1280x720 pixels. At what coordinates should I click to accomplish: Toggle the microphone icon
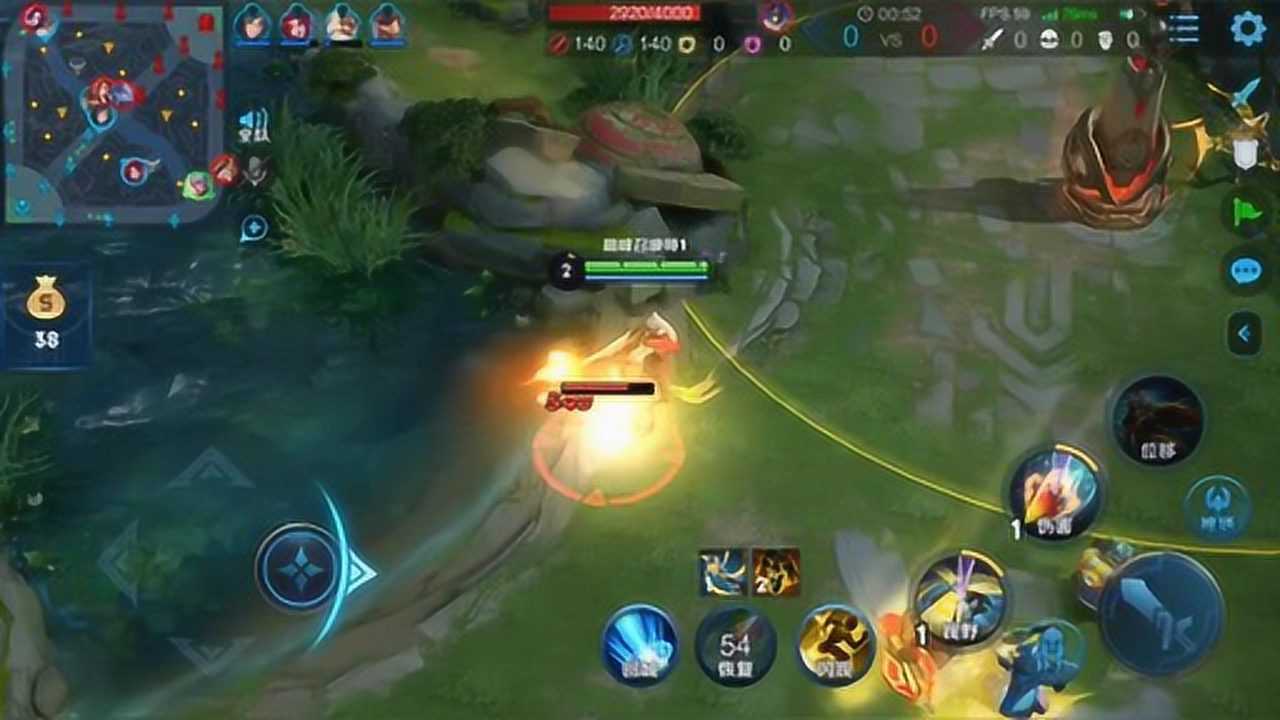pos(256,171)
